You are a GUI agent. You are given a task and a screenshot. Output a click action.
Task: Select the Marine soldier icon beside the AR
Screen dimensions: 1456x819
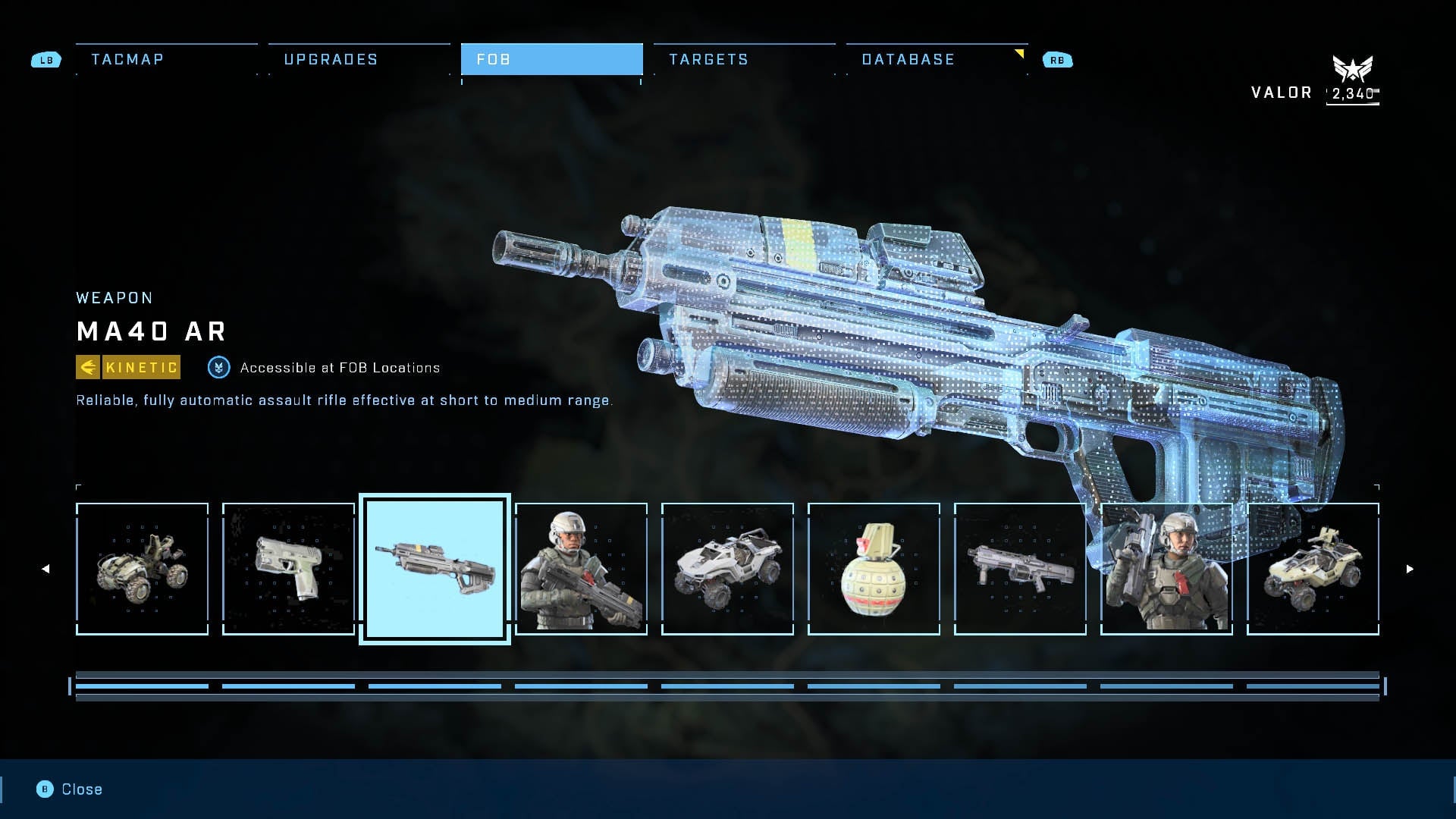tap(582, 569)
